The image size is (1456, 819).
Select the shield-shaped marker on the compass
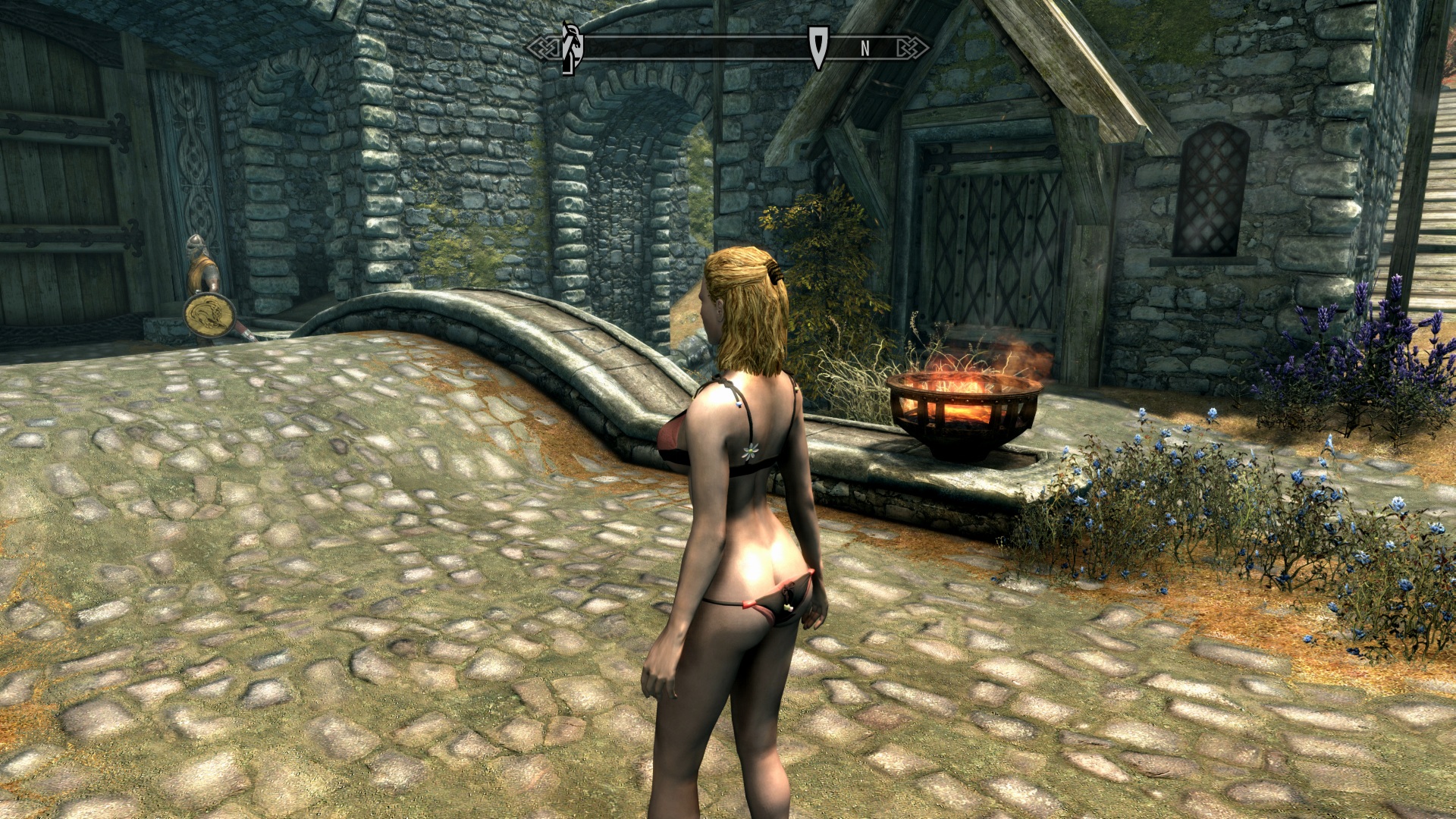click(817, 47)
